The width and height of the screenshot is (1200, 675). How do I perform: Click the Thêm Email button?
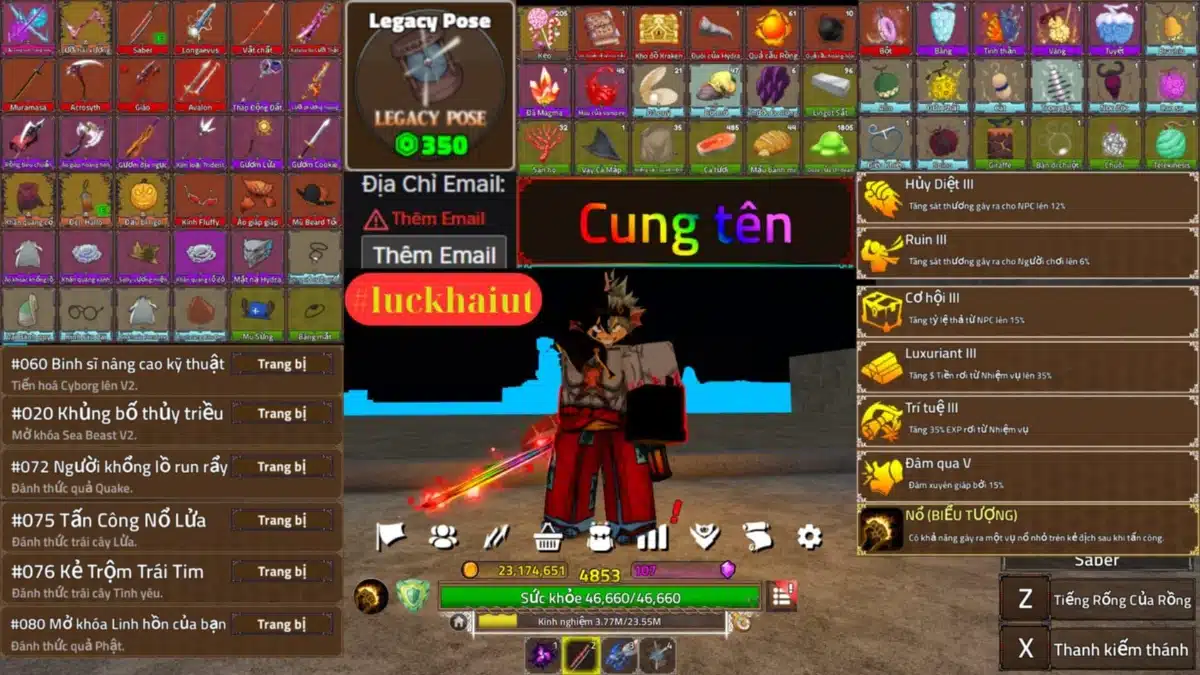[x=434, y=255]
